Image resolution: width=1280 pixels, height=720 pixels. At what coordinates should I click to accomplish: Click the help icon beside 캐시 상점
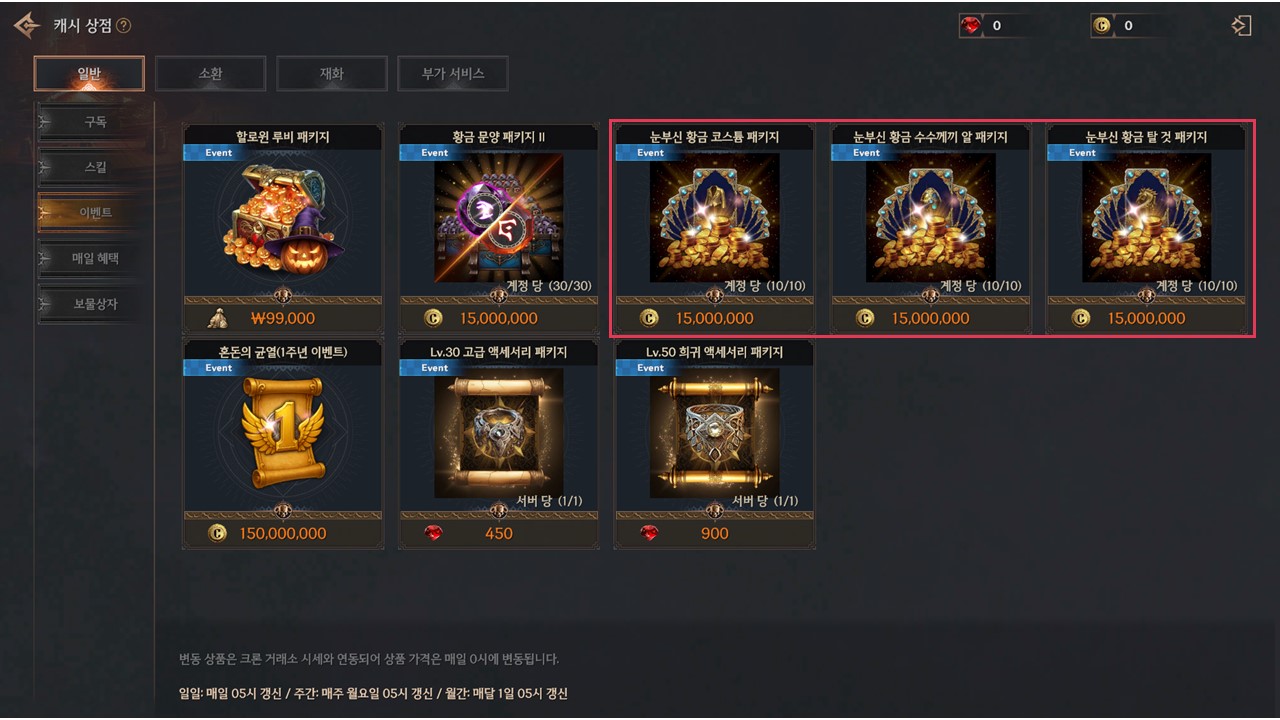click(x=124, y=26)
